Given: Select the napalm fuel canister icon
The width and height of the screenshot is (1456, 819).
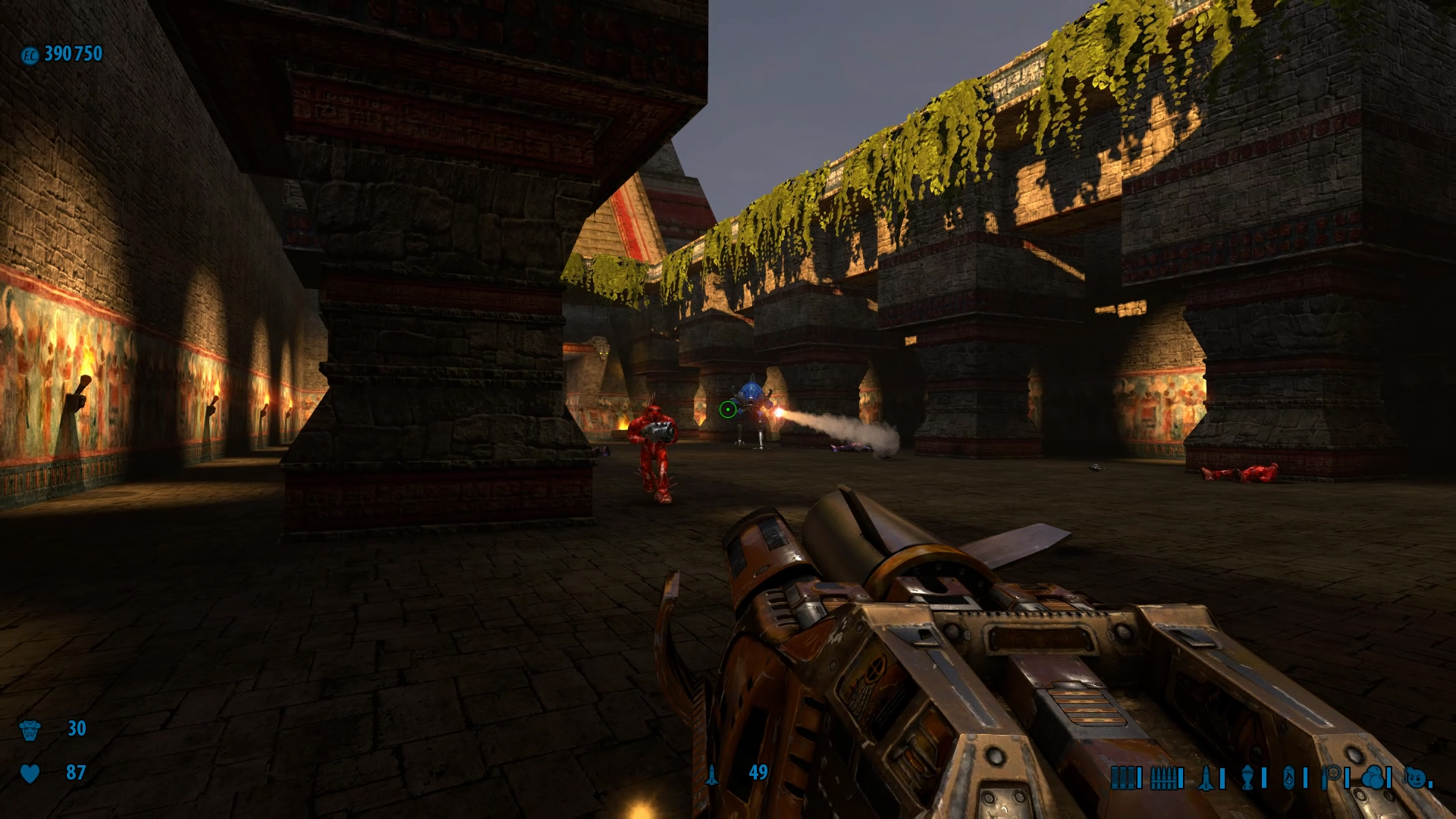Looking at the screenshot, I should point(1289,778).
